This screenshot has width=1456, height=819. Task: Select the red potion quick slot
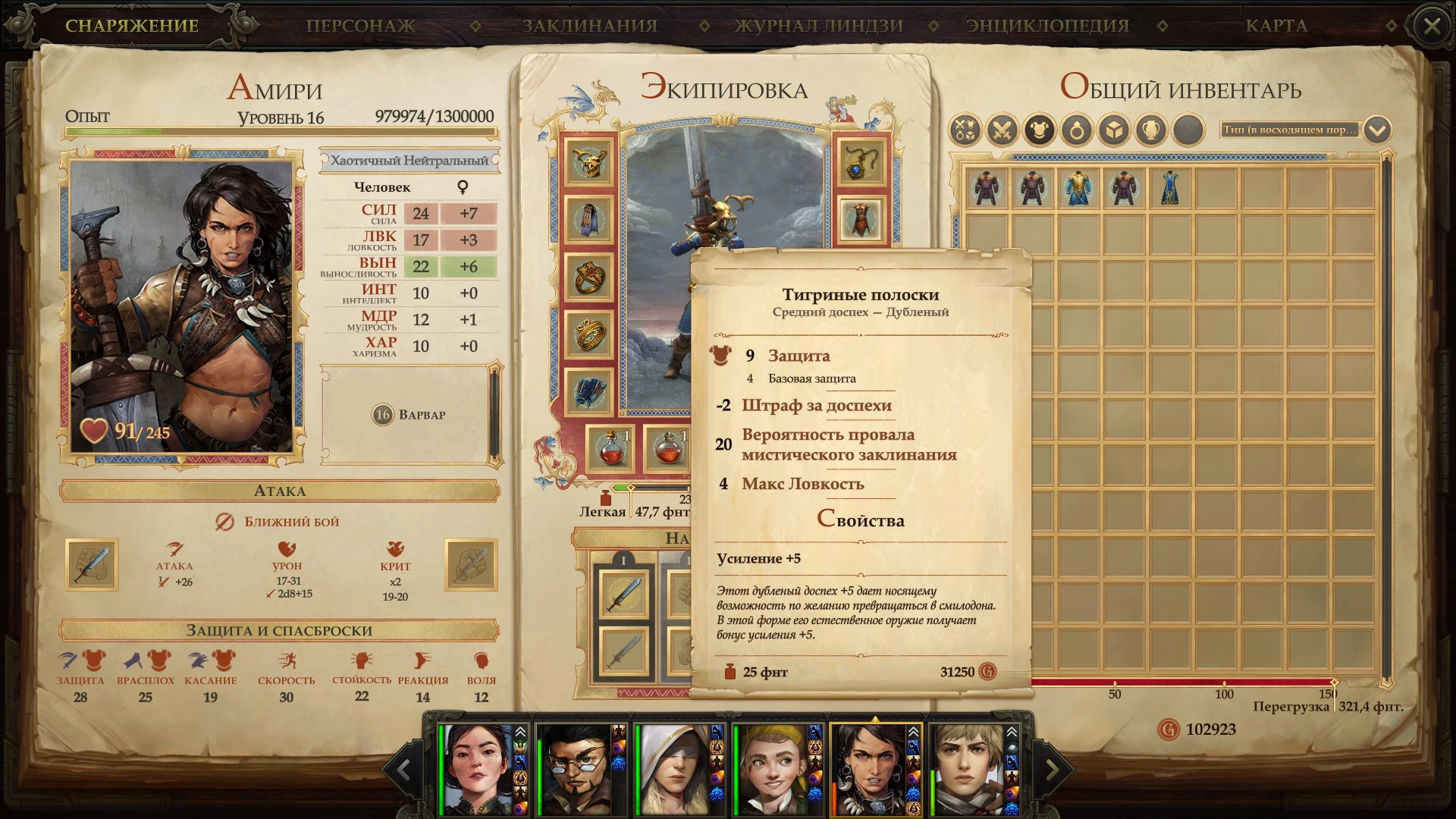[611, 449]
